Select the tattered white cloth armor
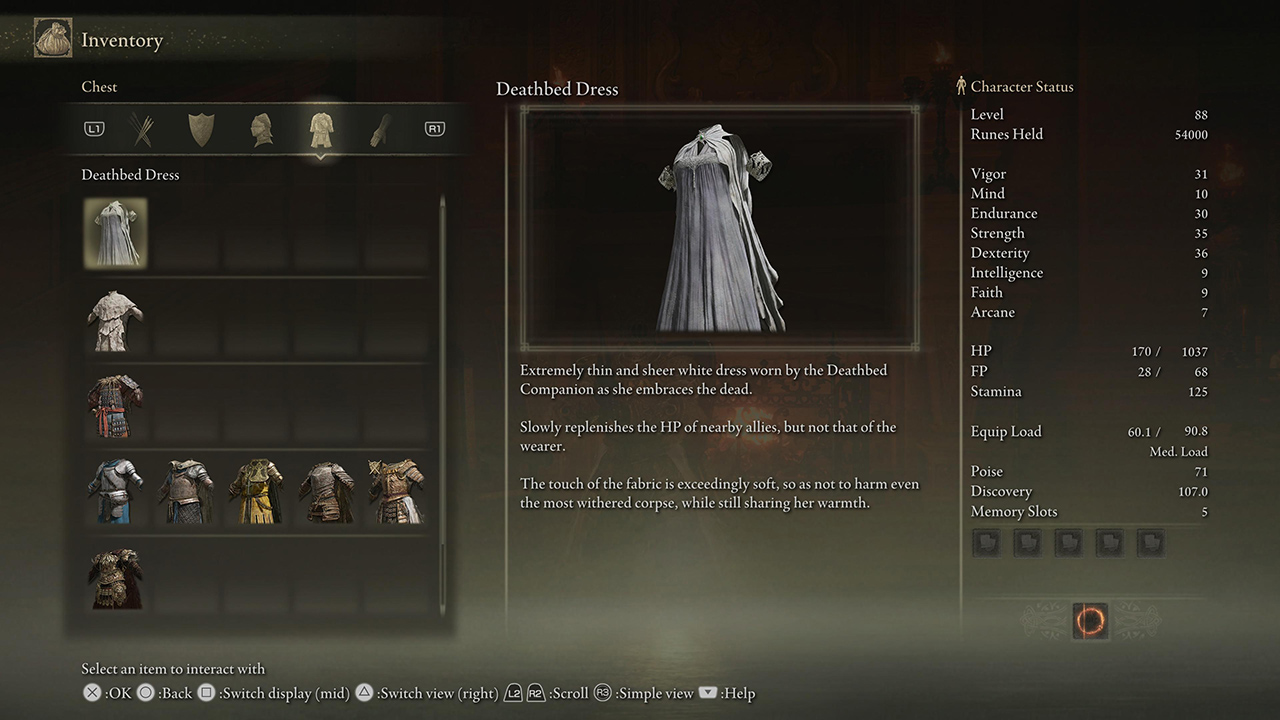This screenshot has width=1280, height=720. (x=115, y=320)
